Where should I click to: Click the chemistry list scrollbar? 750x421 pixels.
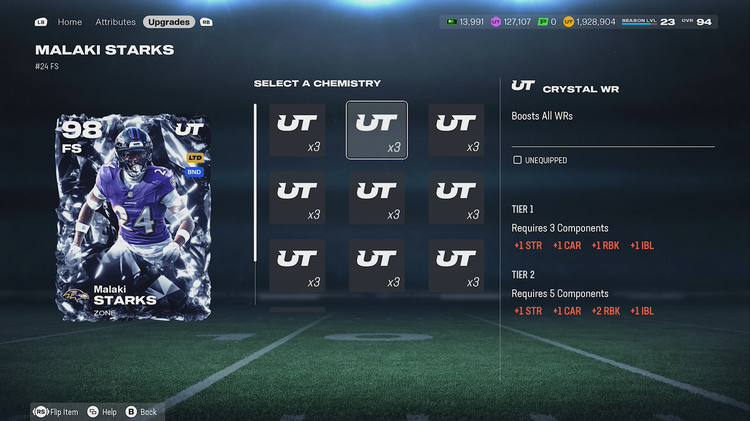pyautogui.click(x=255, y=182)
